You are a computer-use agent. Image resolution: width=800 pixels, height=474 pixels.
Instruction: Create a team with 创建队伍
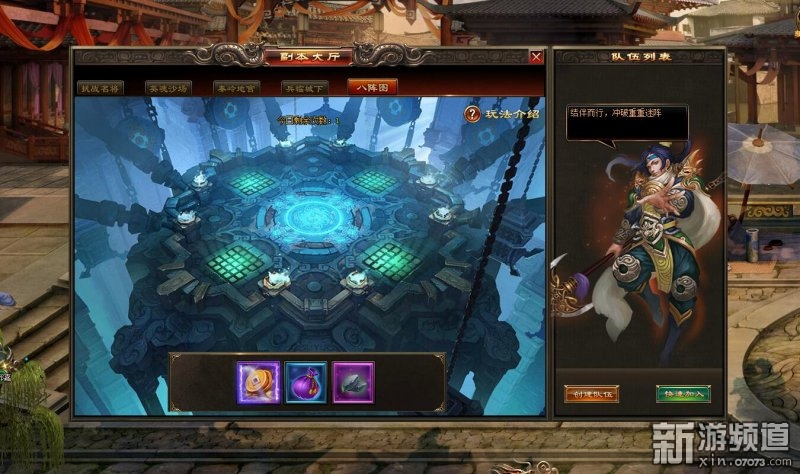592,393
